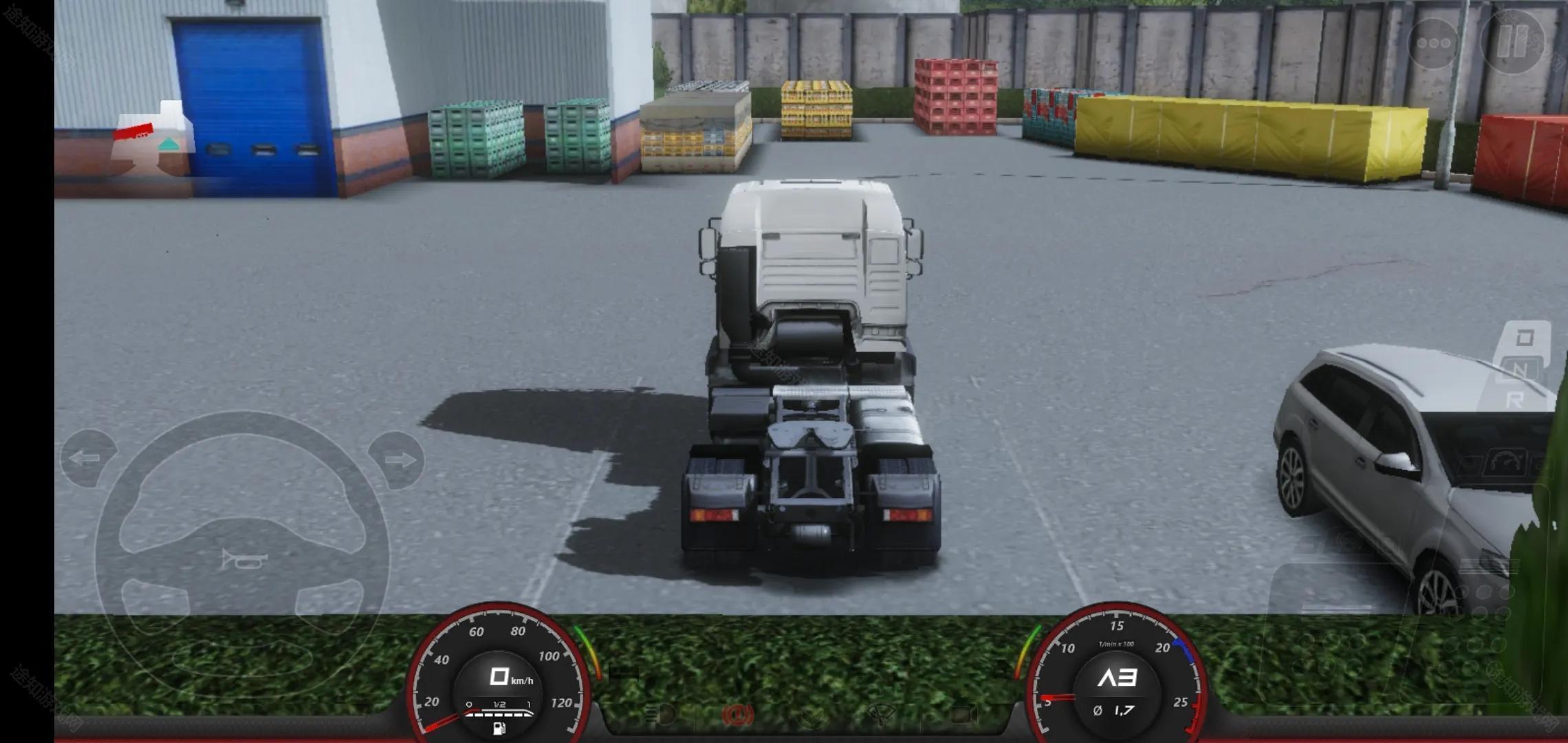Image resolution: width=1568 pixels, height=743 pixels.
Task: Open the three-dots options menu
Action: point(1435,43)
